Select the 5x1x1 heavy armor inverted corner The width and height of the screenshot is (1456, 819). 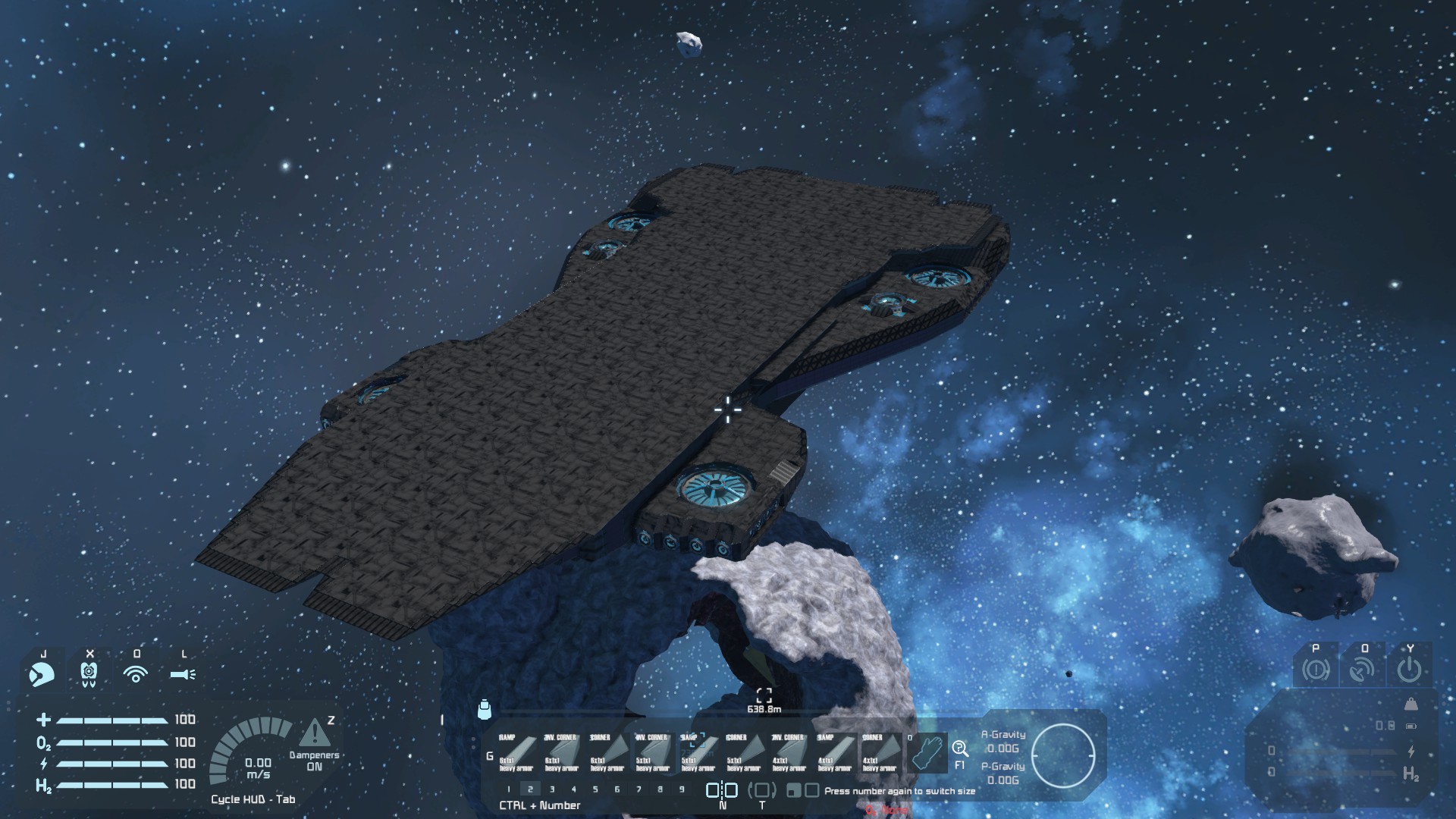[x=652, y=752]
